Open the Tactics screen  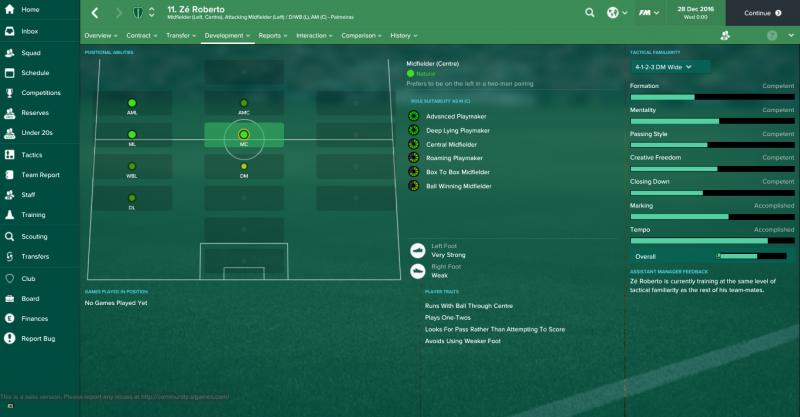click(x=32, y=155)
